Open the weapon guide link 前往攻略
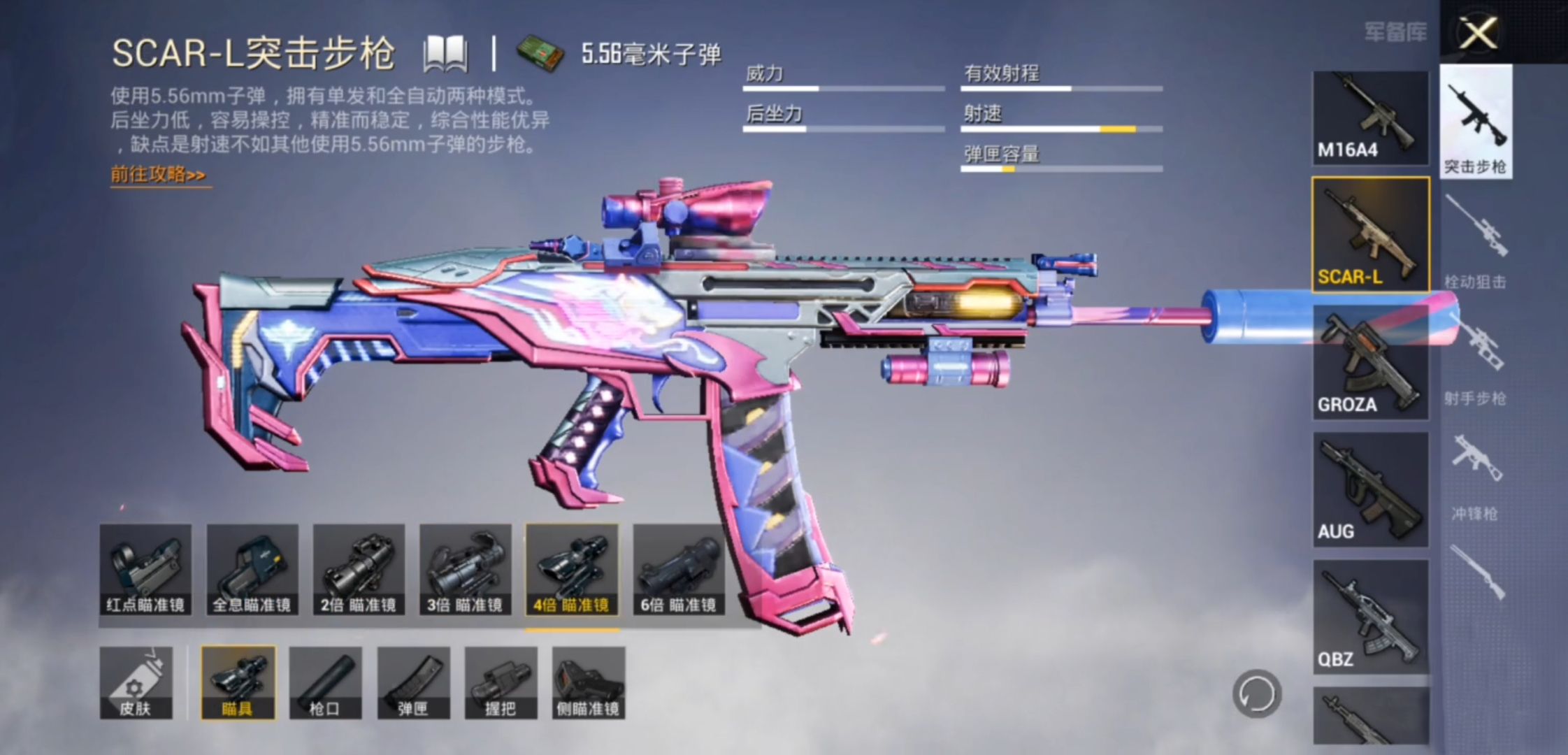 [159, 174]
